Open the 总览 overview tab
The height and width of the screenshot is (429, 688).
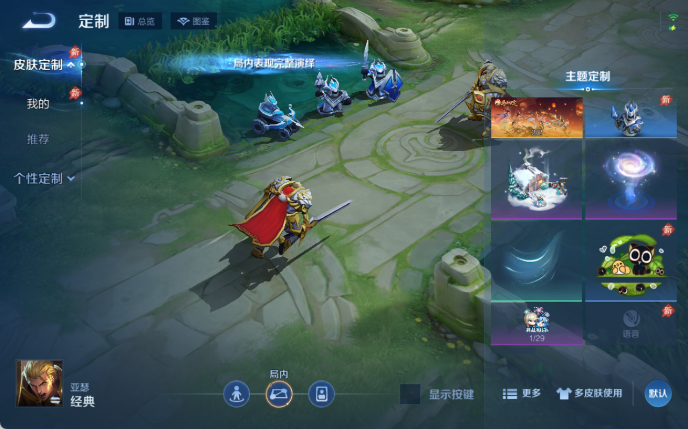point(141,21)
